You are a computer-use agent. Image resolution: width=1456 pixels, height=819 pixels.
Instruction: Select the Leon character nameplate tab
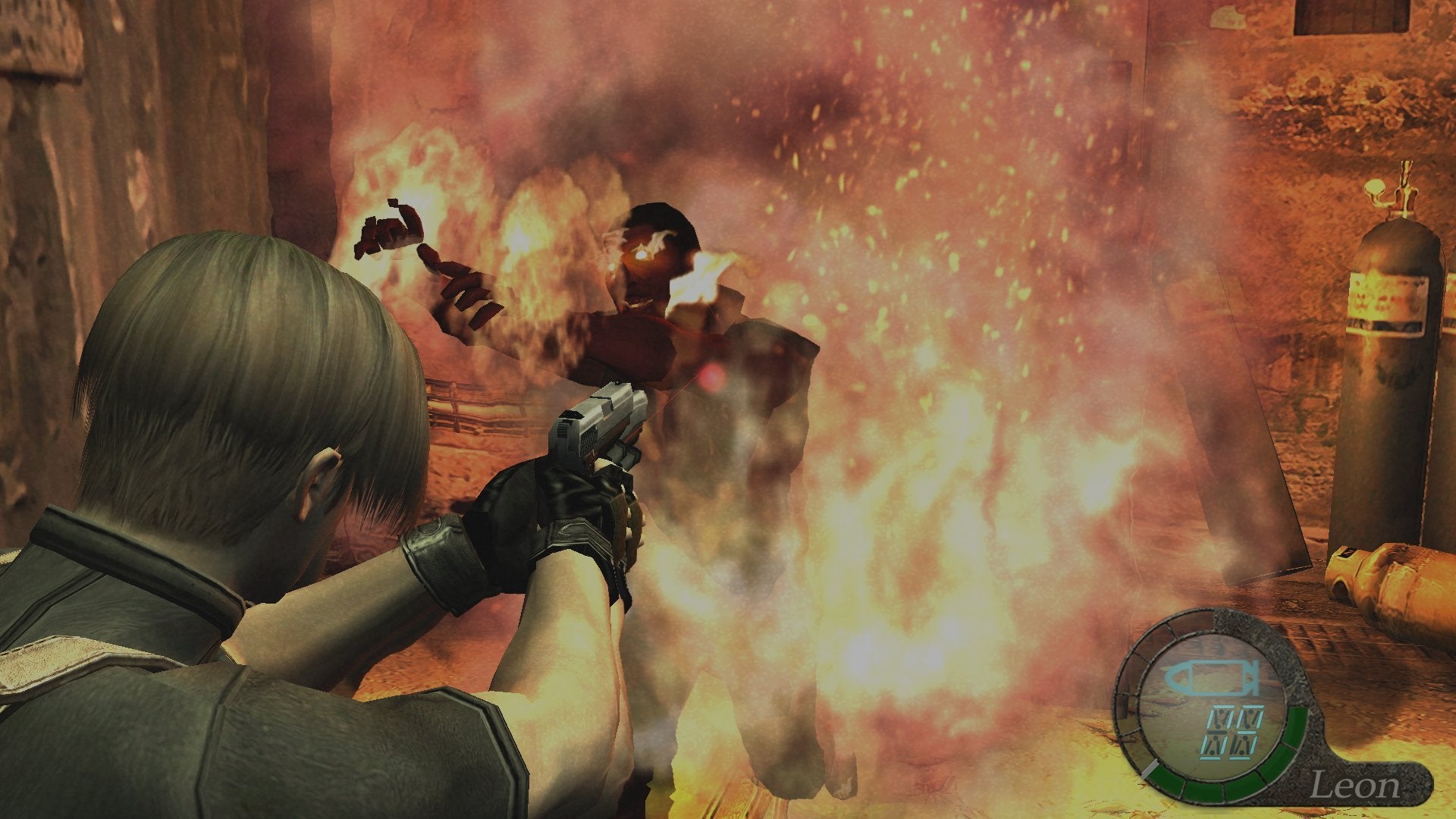pos(1357,783)
